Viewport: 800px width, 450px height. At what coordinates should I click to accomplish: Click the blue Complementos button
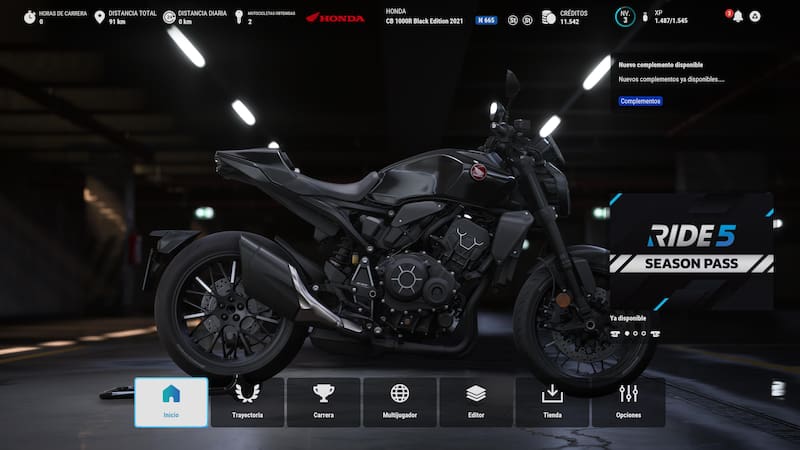pos(640,101)
